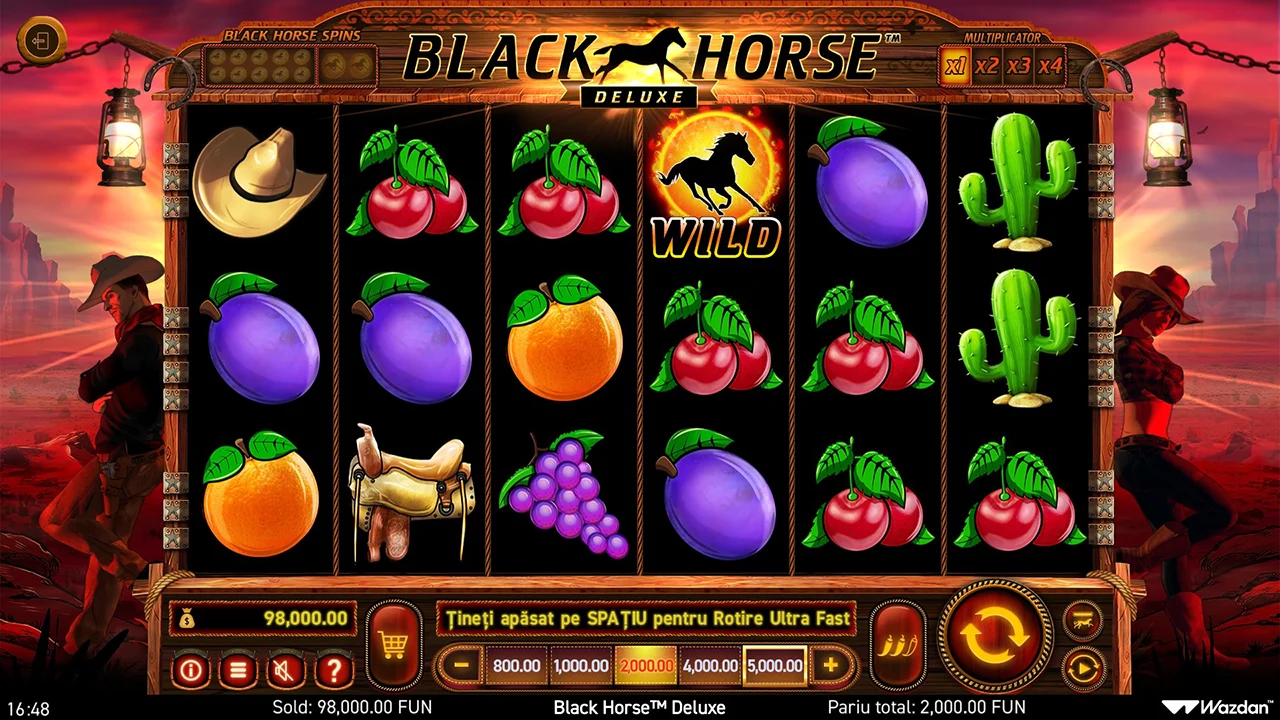Pick the 5,000.00 bet value
This screenshot has height=720, width=1280.
[x=774, y=666]
